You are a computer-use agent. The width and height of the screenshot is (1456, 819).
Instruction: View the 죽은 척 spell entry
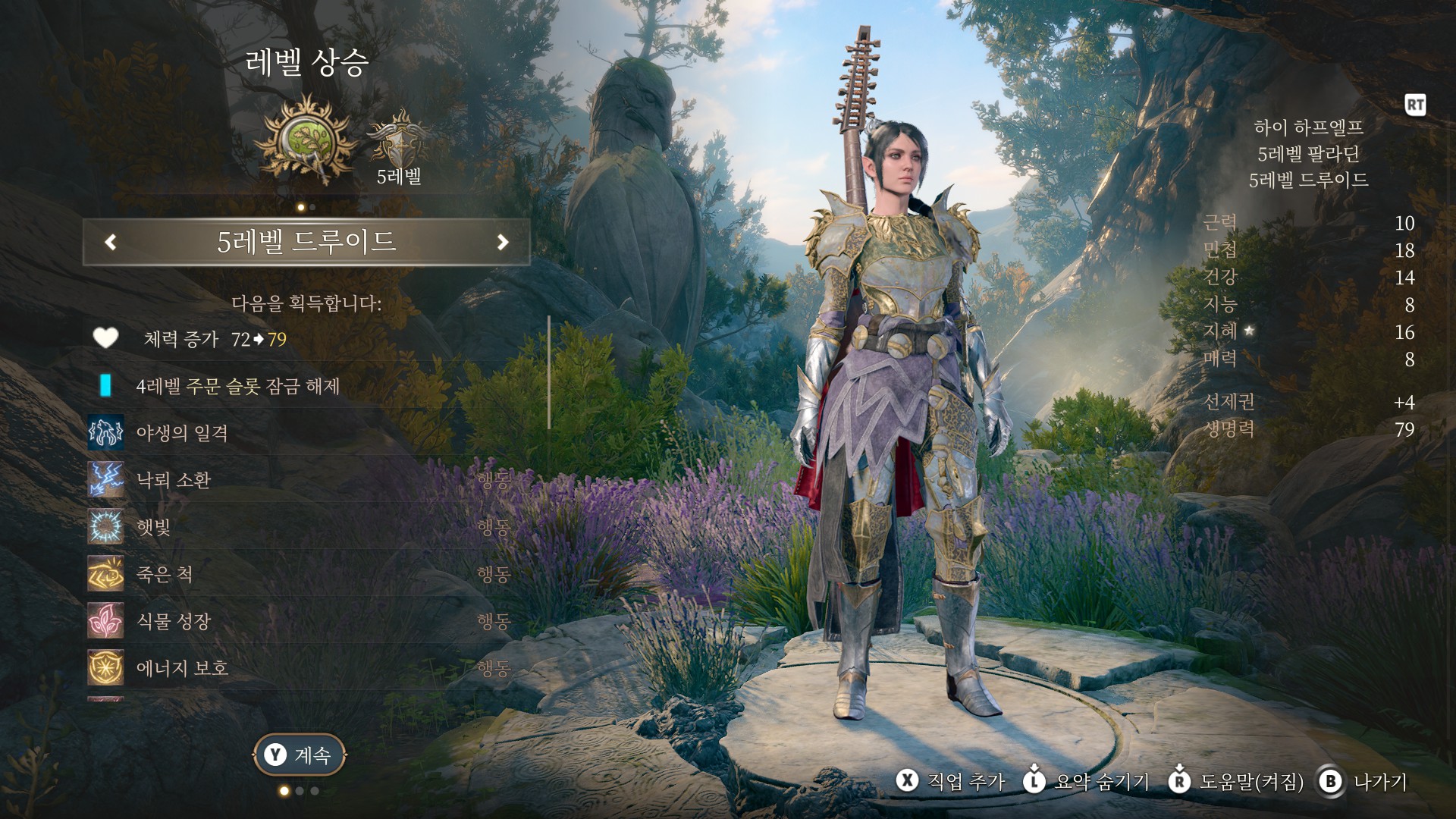pos(164,574)
